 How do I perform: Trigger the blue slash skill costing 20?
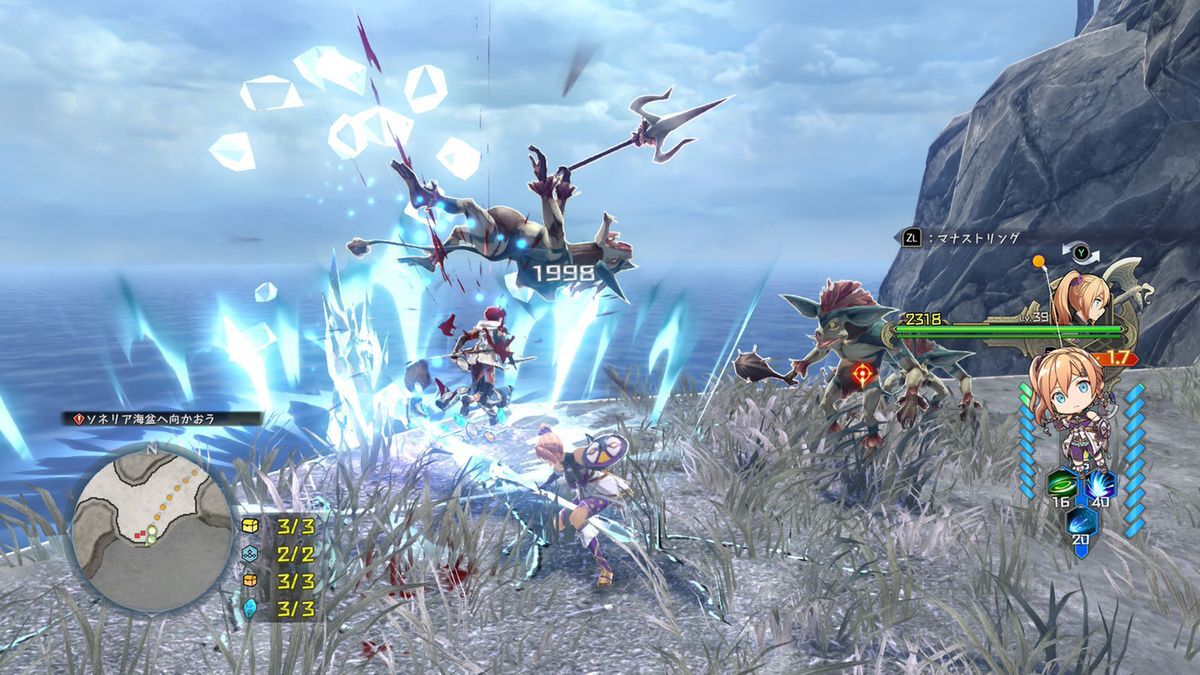tap(1081, 522)
